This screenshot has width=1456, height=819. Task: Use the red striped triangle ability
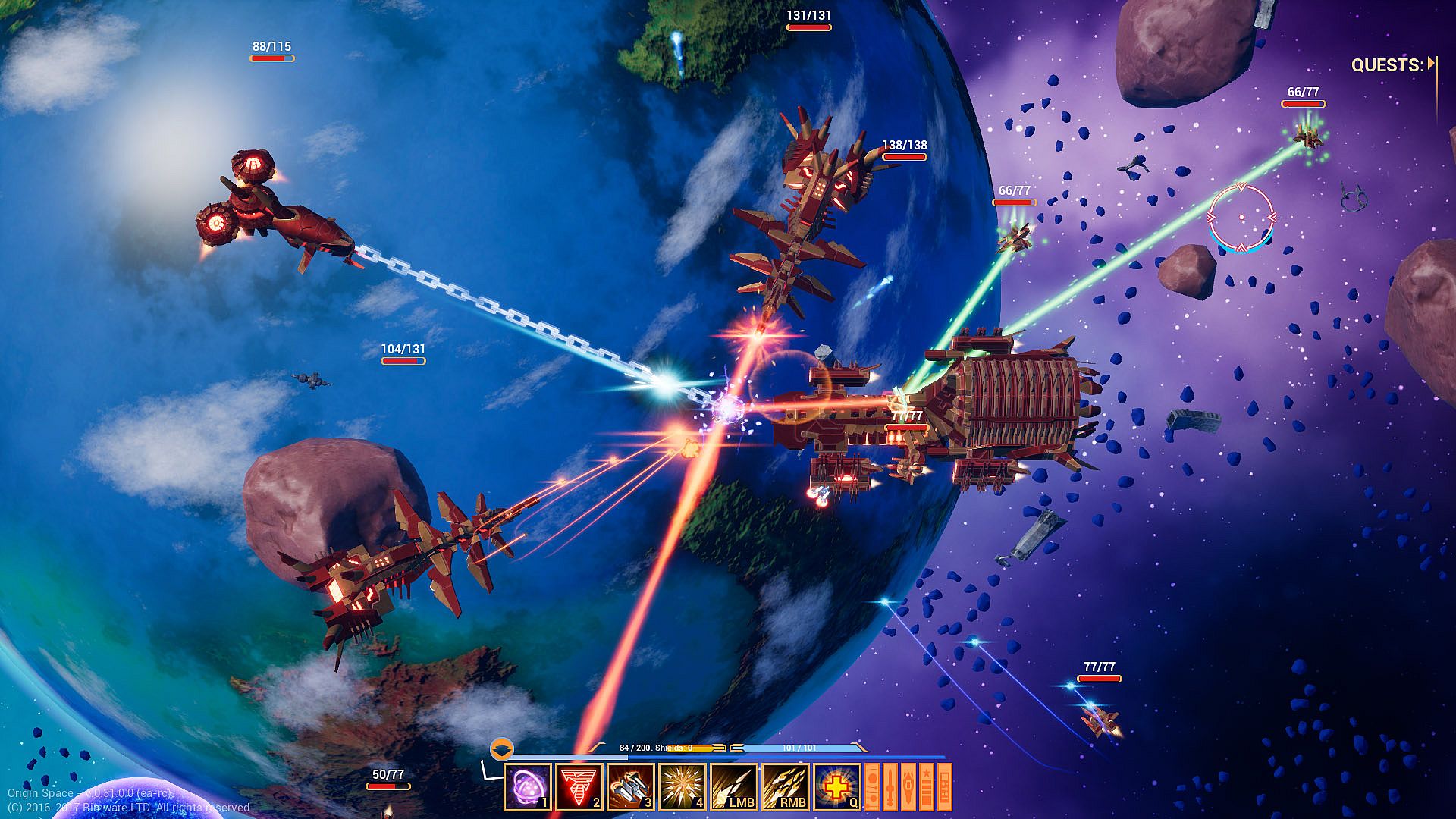(x=579, y=787)
